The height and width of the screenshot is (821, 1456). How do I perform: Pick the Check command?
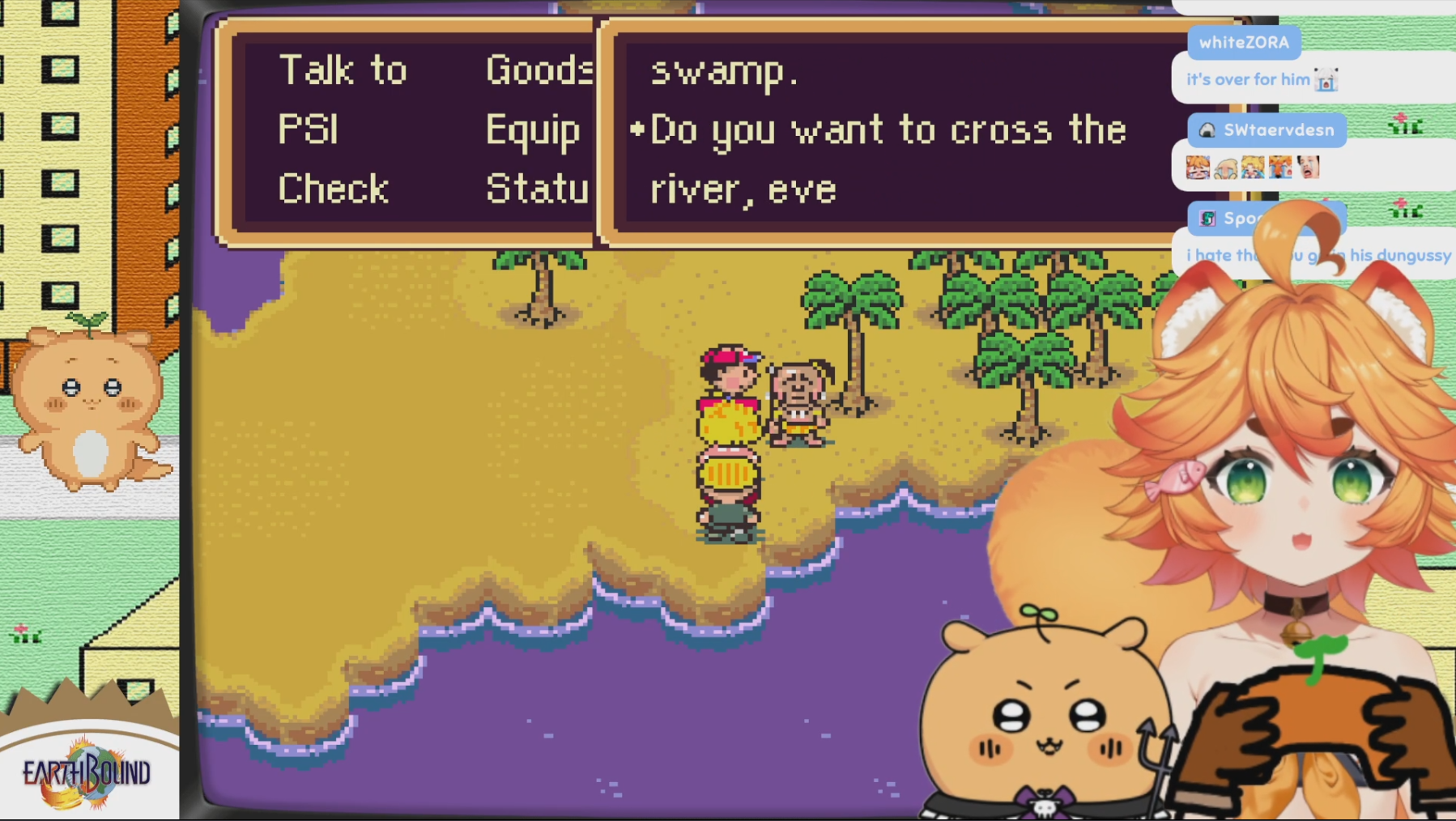[x=333, y=189]
